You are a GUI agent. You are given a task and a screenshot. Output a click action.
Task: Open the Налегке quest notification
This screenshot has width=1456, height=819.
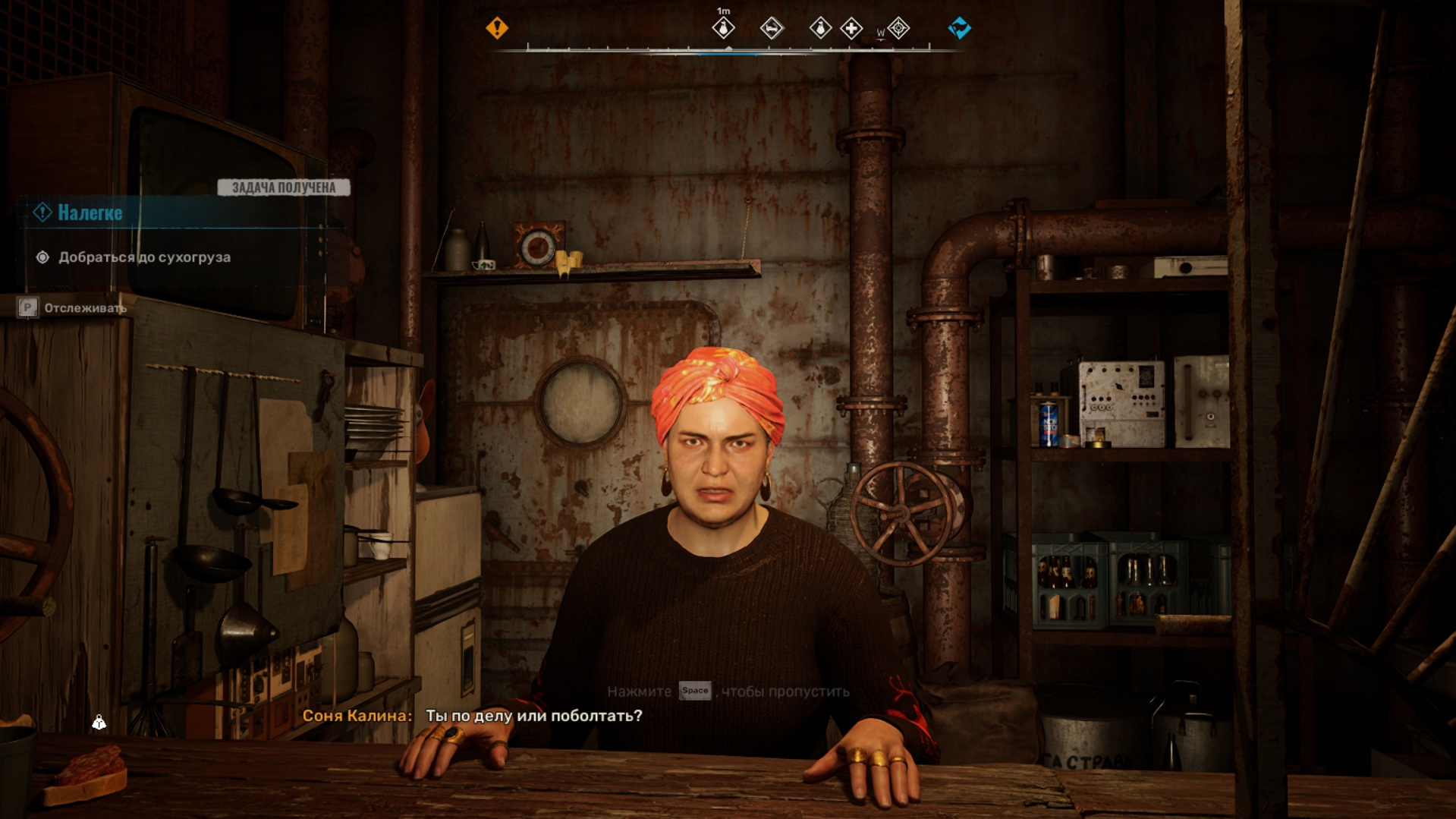[90, 213]
